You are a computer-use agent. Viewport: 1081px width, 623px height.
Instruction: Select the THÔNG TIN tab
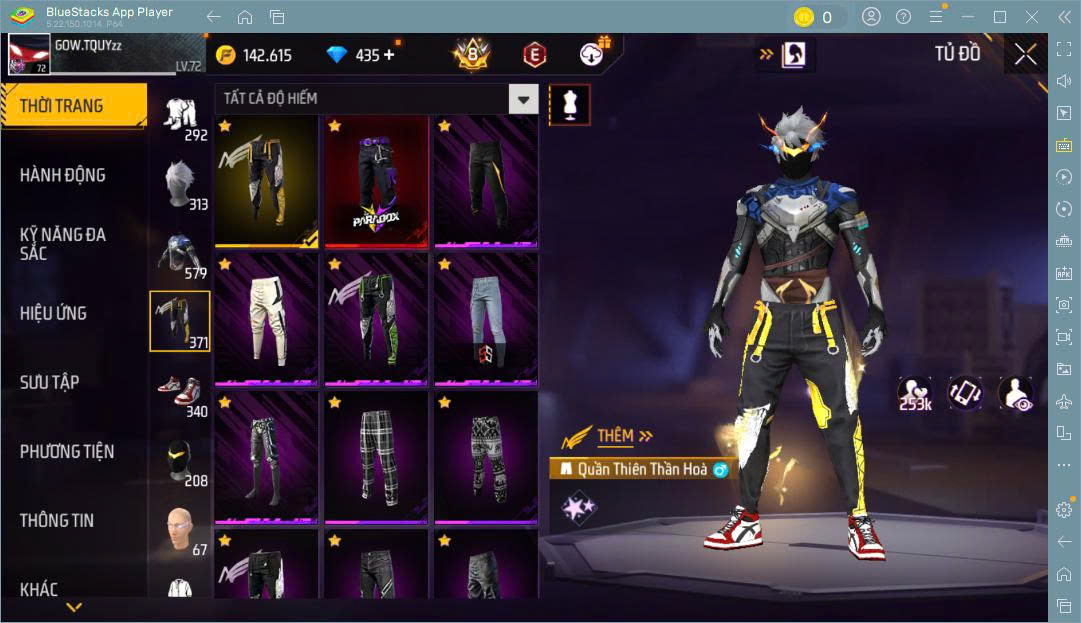57,520
